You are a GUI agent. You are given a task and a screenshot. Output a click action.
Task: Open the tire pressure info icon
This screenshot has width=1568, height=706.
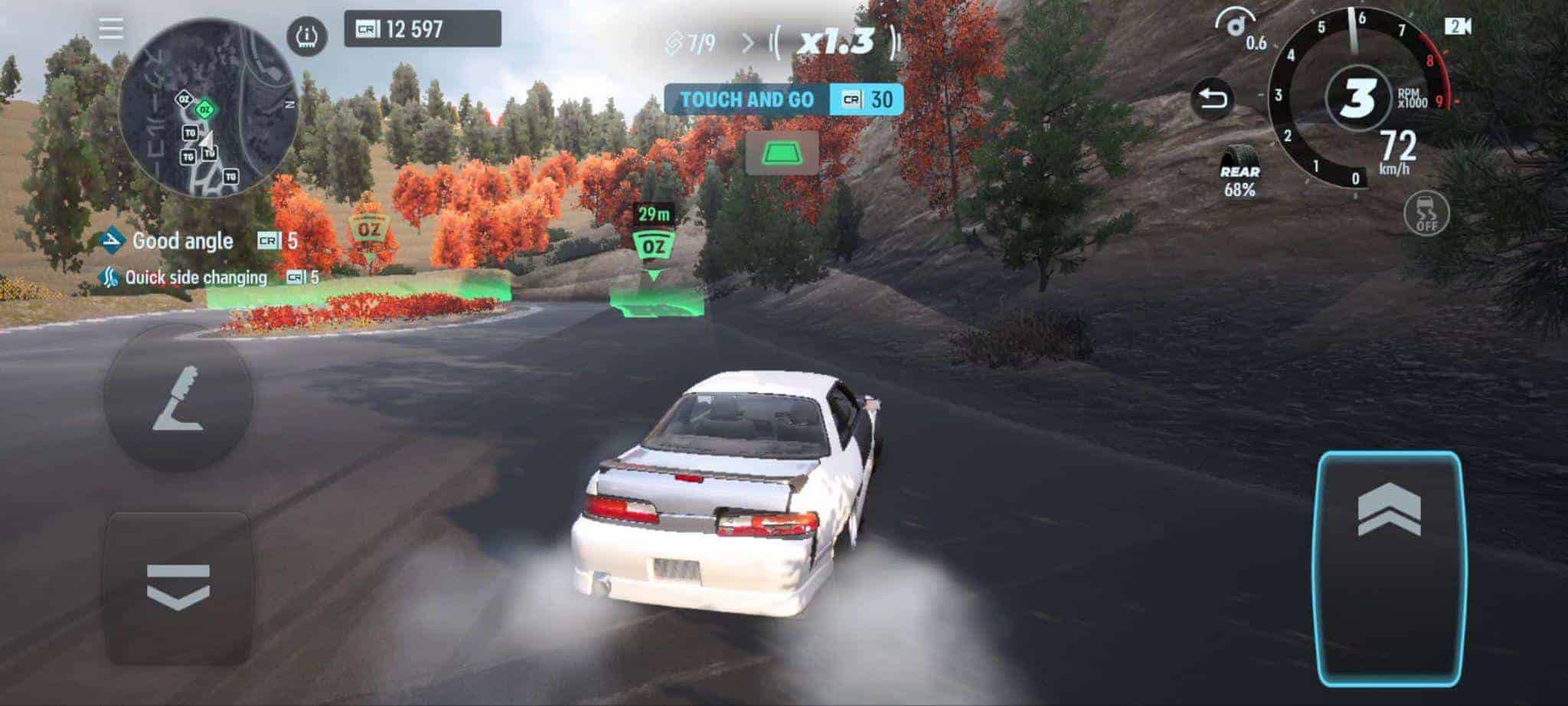pyautogui.click(x=307, y=35)
